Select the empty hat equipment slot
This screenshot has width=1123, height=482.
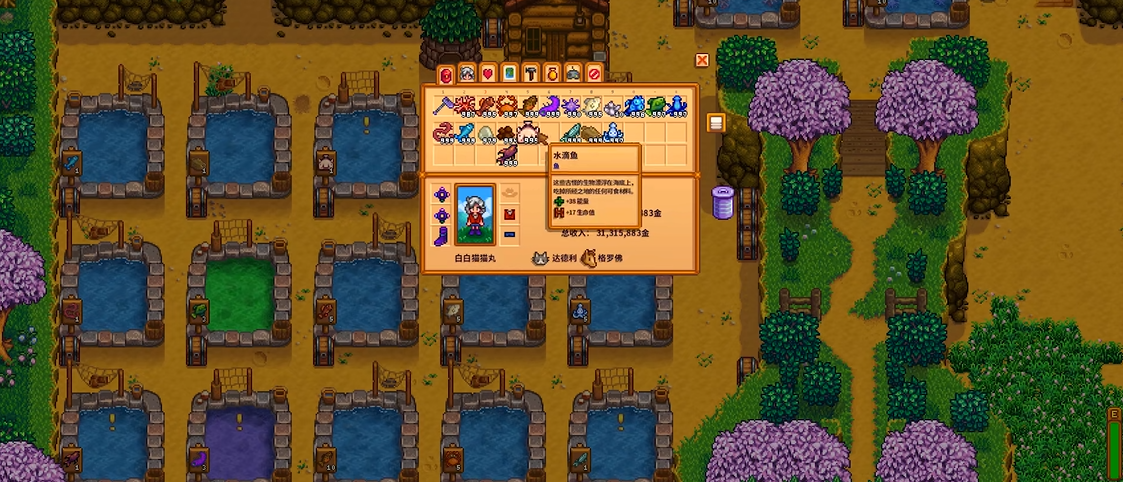pos(509,192)
